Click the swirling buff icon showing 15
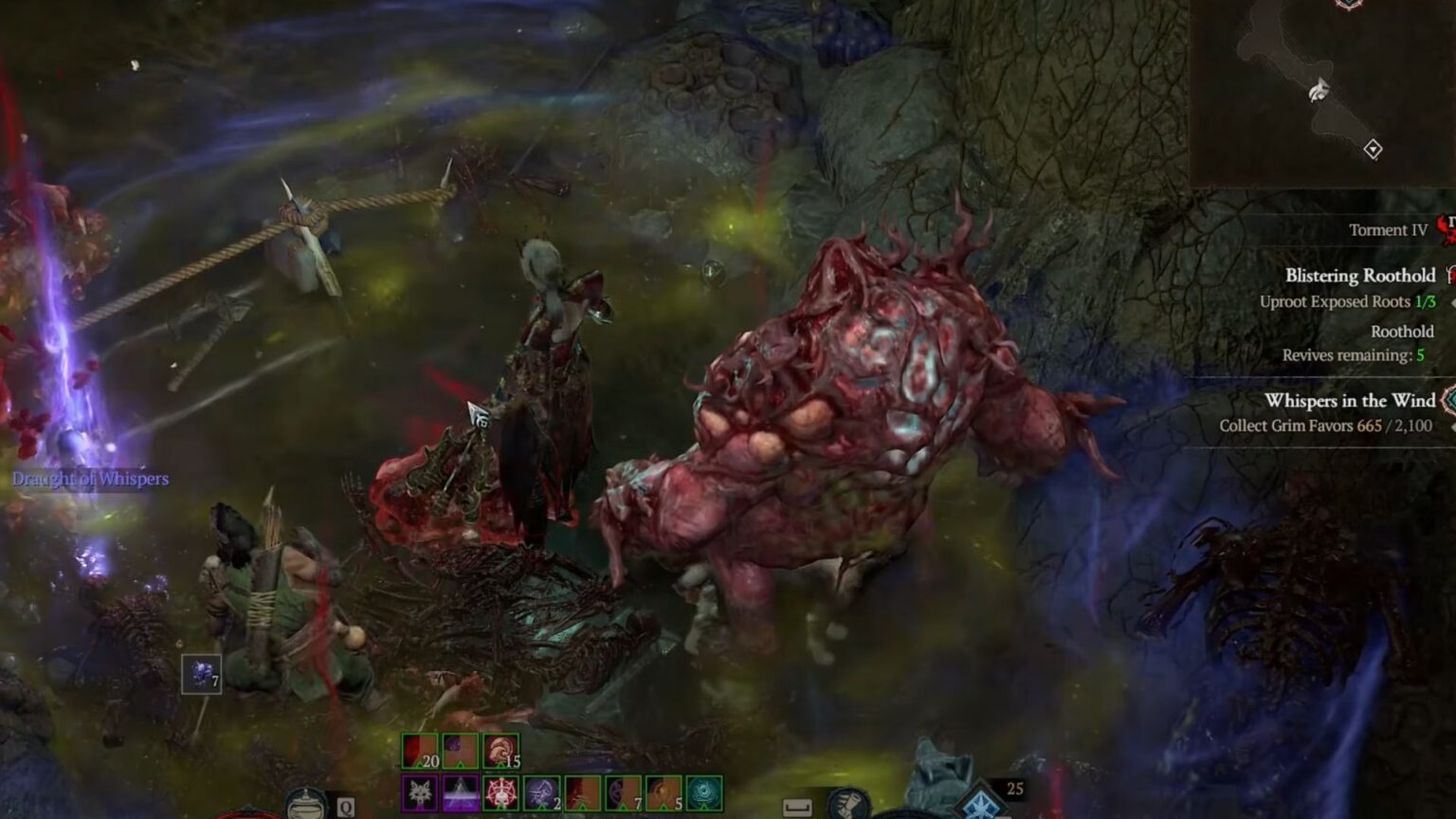Screen dimensions: 1456x819 click(x=500, y=750)
